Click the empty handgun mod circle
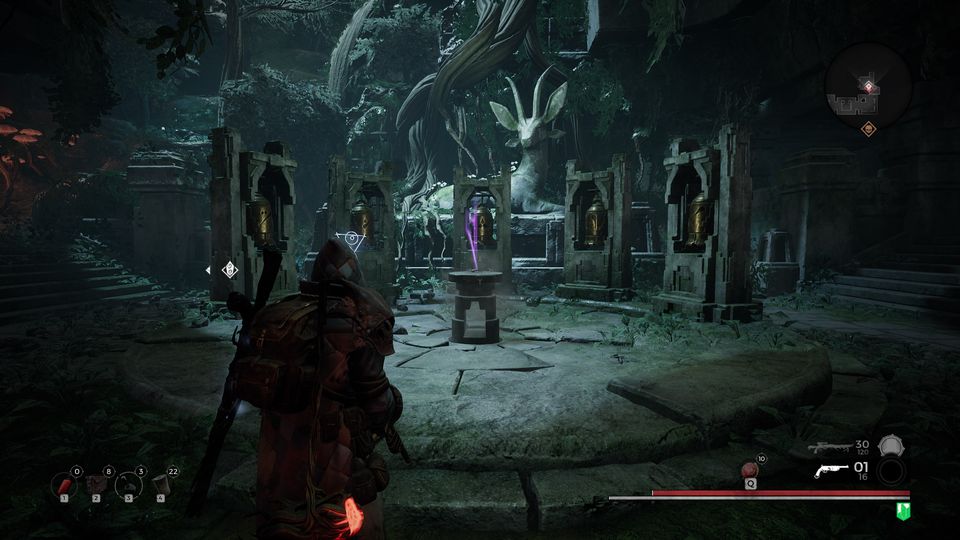 pos(890,471)
